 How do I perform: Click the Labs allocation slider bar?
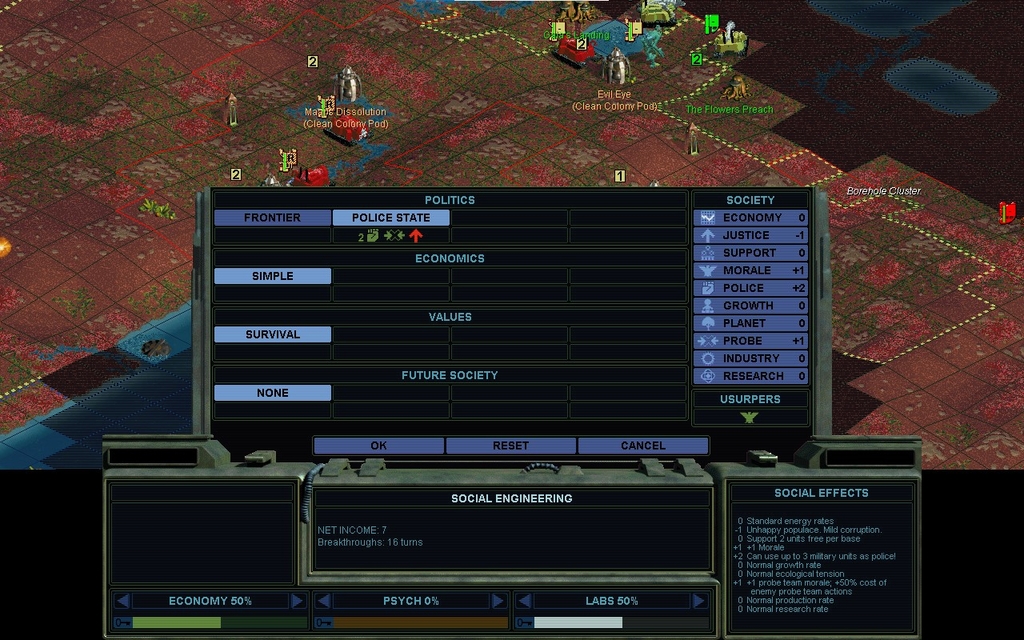click(x=619, y=622)
